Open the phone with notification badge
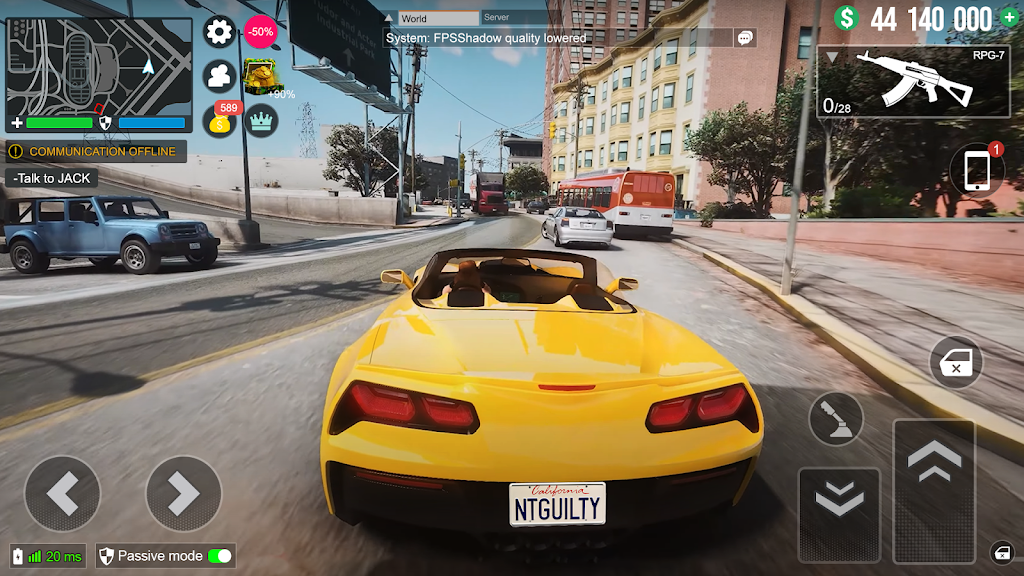 point(977,170)
